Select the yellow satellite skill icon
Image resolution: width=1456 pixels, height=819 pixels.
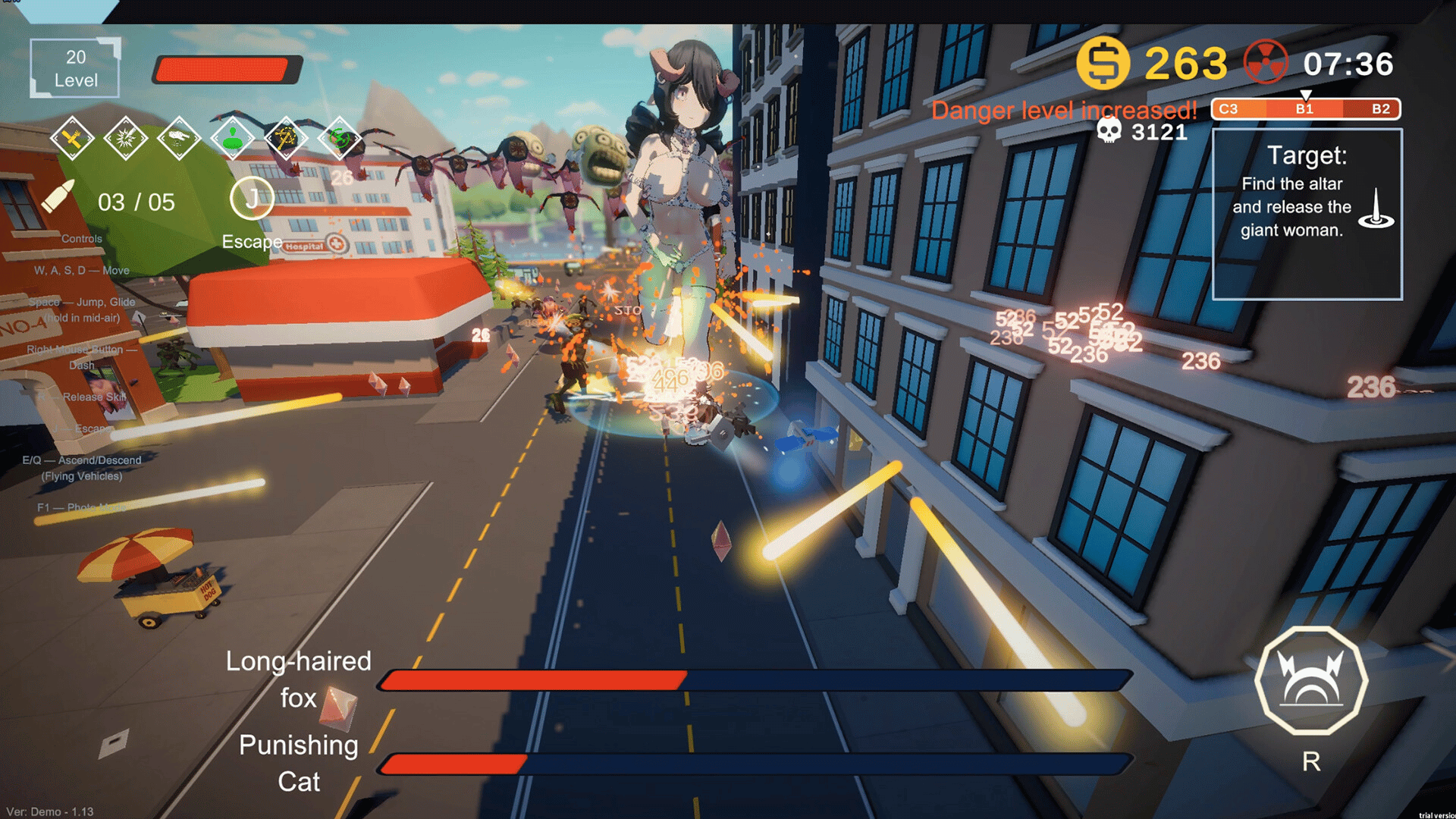click(72, 139)
